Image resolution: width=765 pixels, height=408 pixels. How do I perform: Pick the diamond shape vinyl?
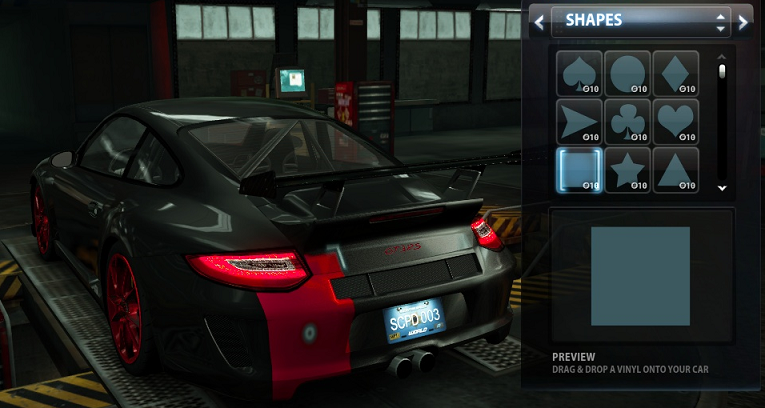point(676,73)
